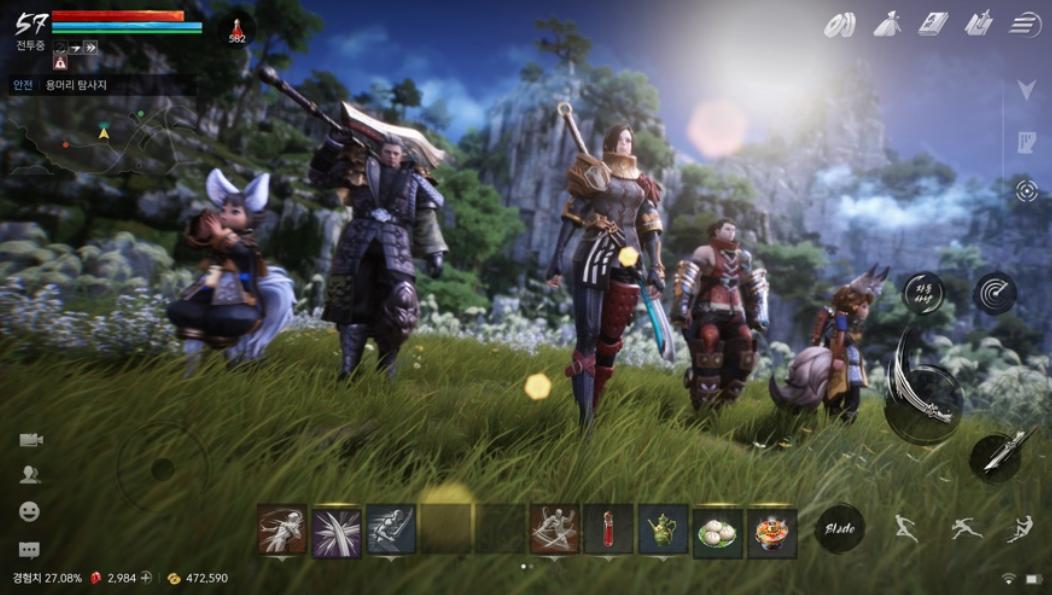
Task: Open the chat bubble icon
Action: 29,549
